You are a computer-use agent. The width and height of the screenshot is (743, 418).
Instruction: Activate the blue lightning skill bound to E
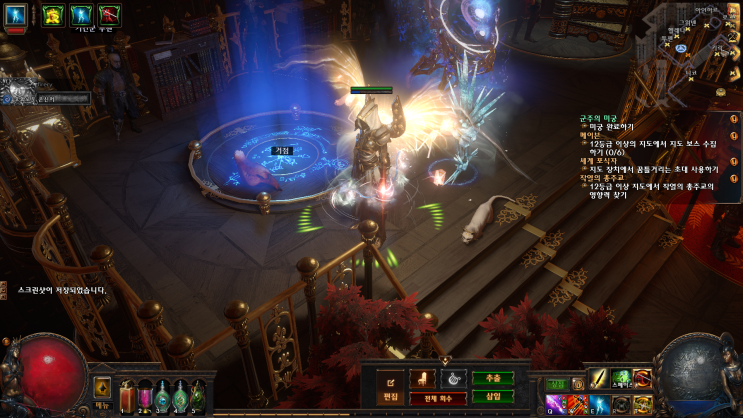pyautogui.click(x=597, y=403)
